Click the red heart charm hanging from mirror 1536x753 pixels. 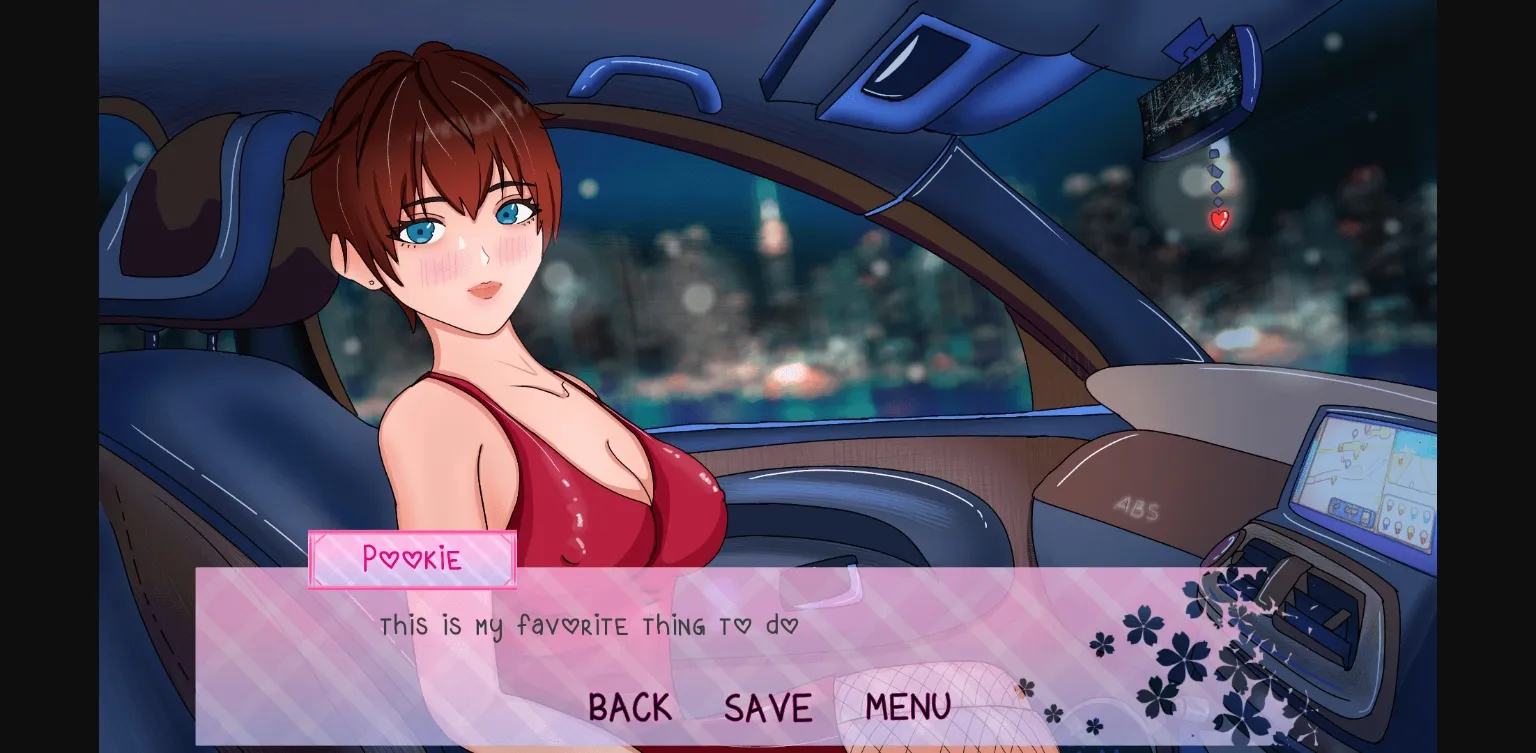click(1218, 219)
